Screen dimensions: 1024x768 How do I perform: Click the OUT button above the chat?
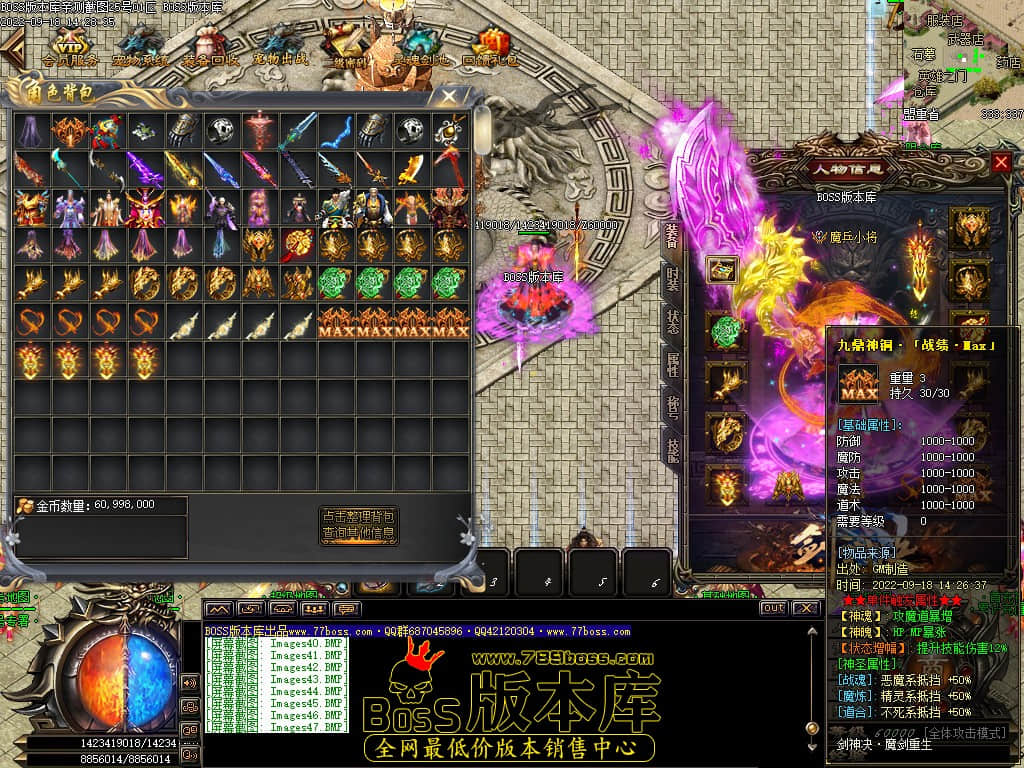[x=773, y=607]
